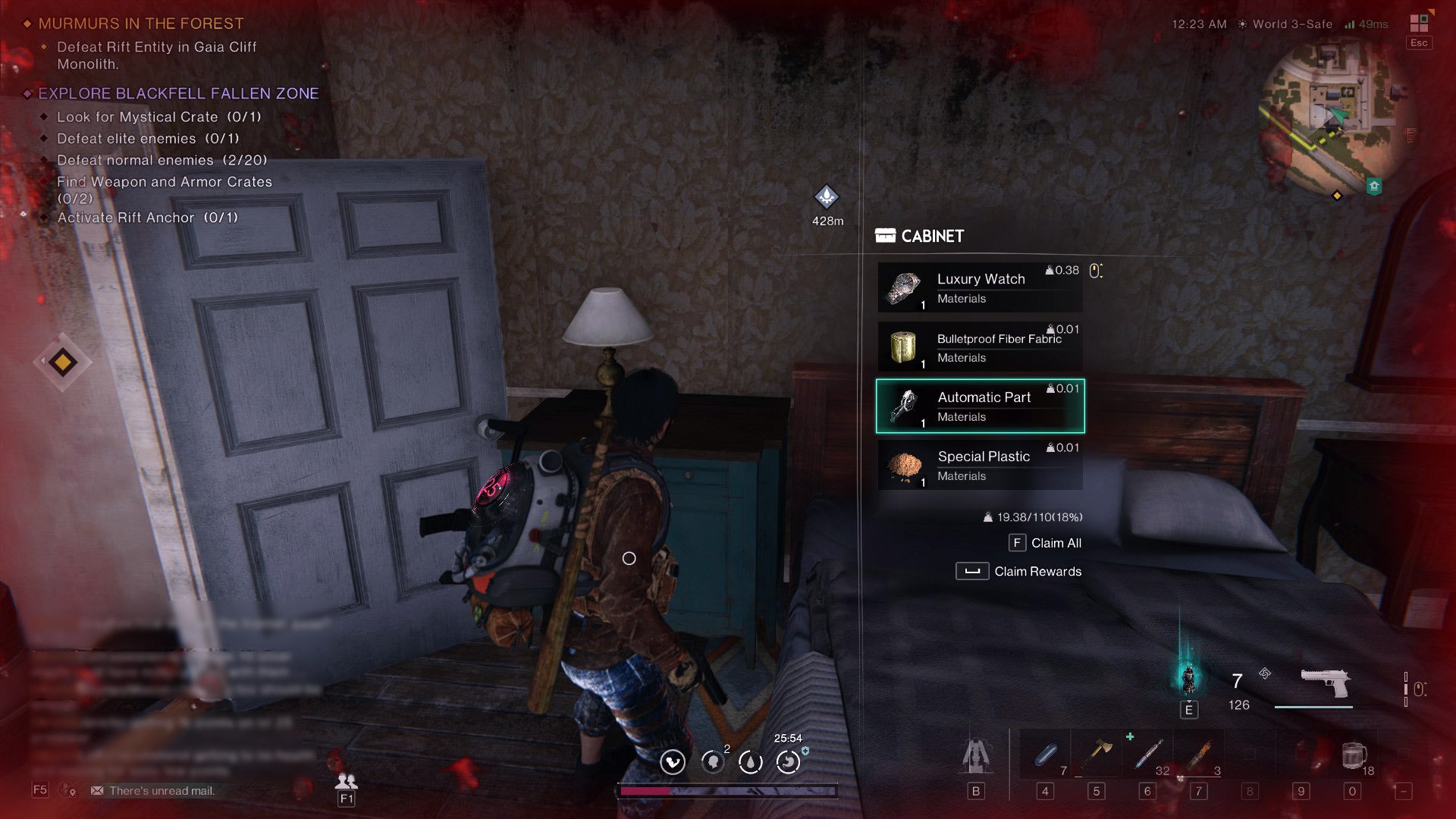
Task: Click the Claim Rewards button
Action: pyautogui.click(x=1019, y=571)
